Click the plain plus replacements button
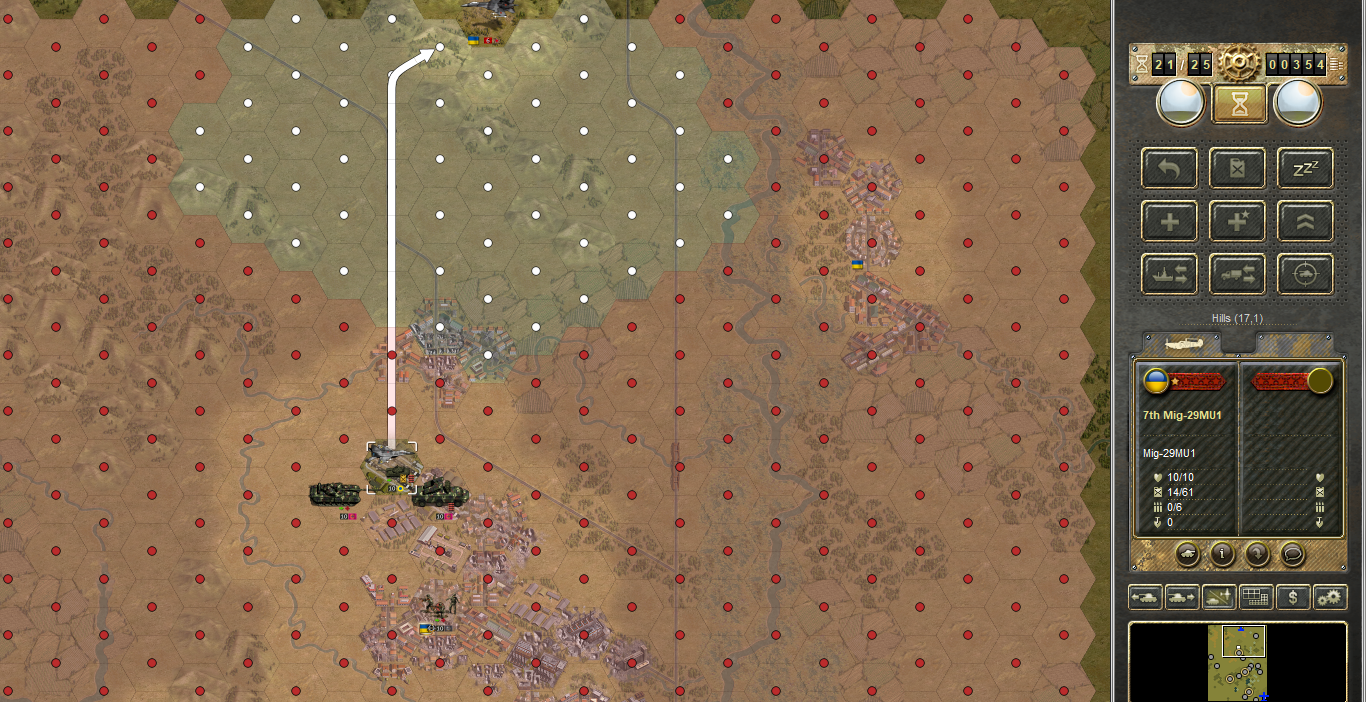This screenshot has width=1366, height=702. point(1169,221)
